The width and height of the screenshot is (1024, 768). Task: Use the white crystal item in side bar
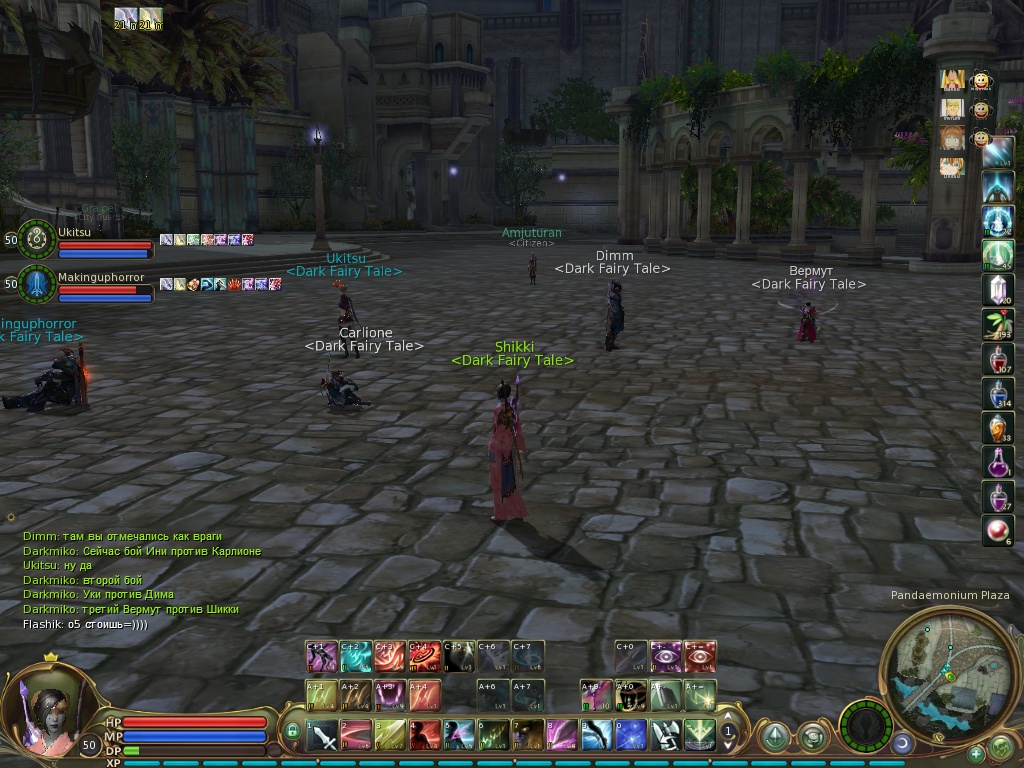[997, 289]
